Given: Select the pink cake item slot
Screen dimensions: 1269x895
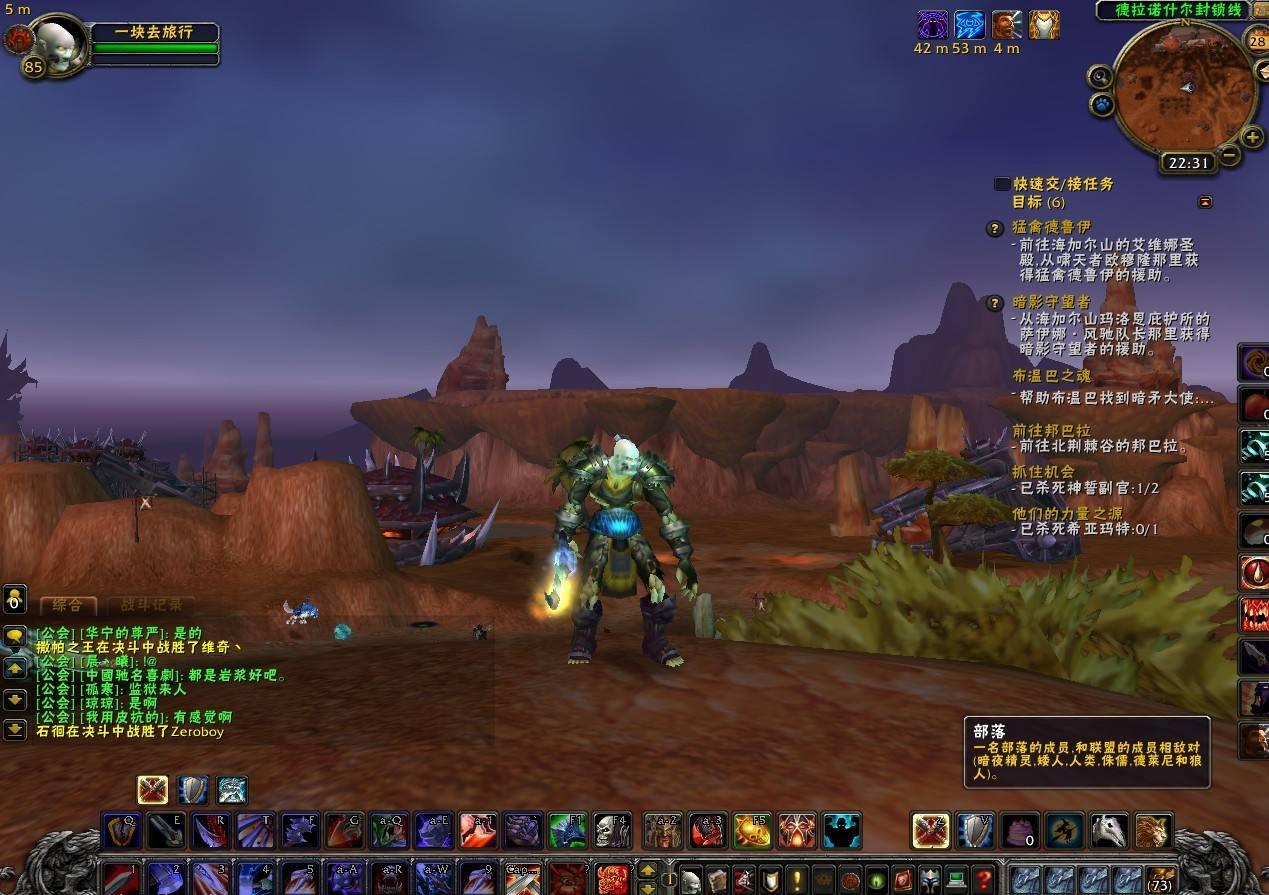Looking at the screenshot, I should coord(1020,830).
